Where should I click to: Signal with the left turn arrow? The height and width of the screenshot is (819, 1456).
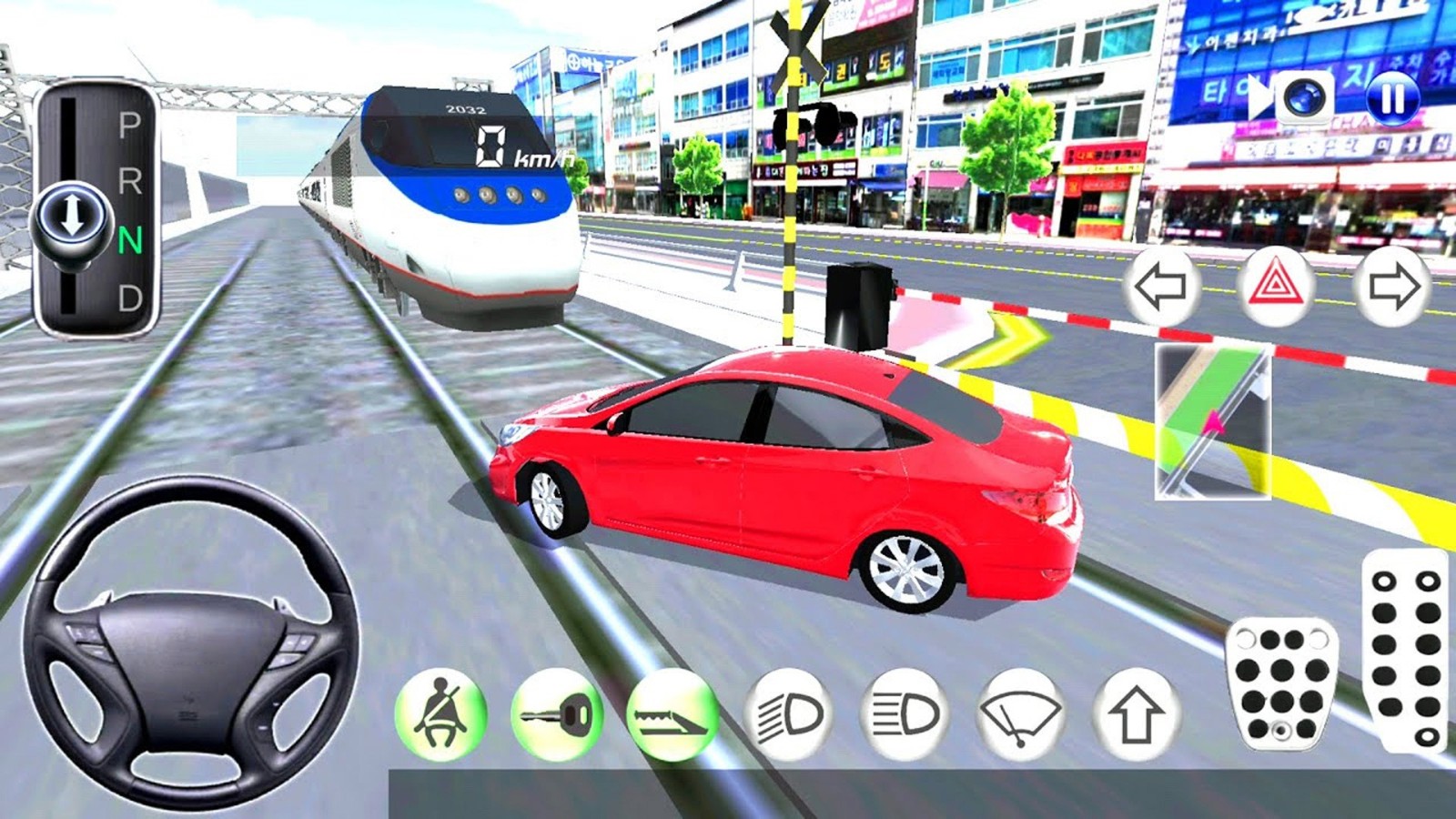click(x=1161, y=287)
